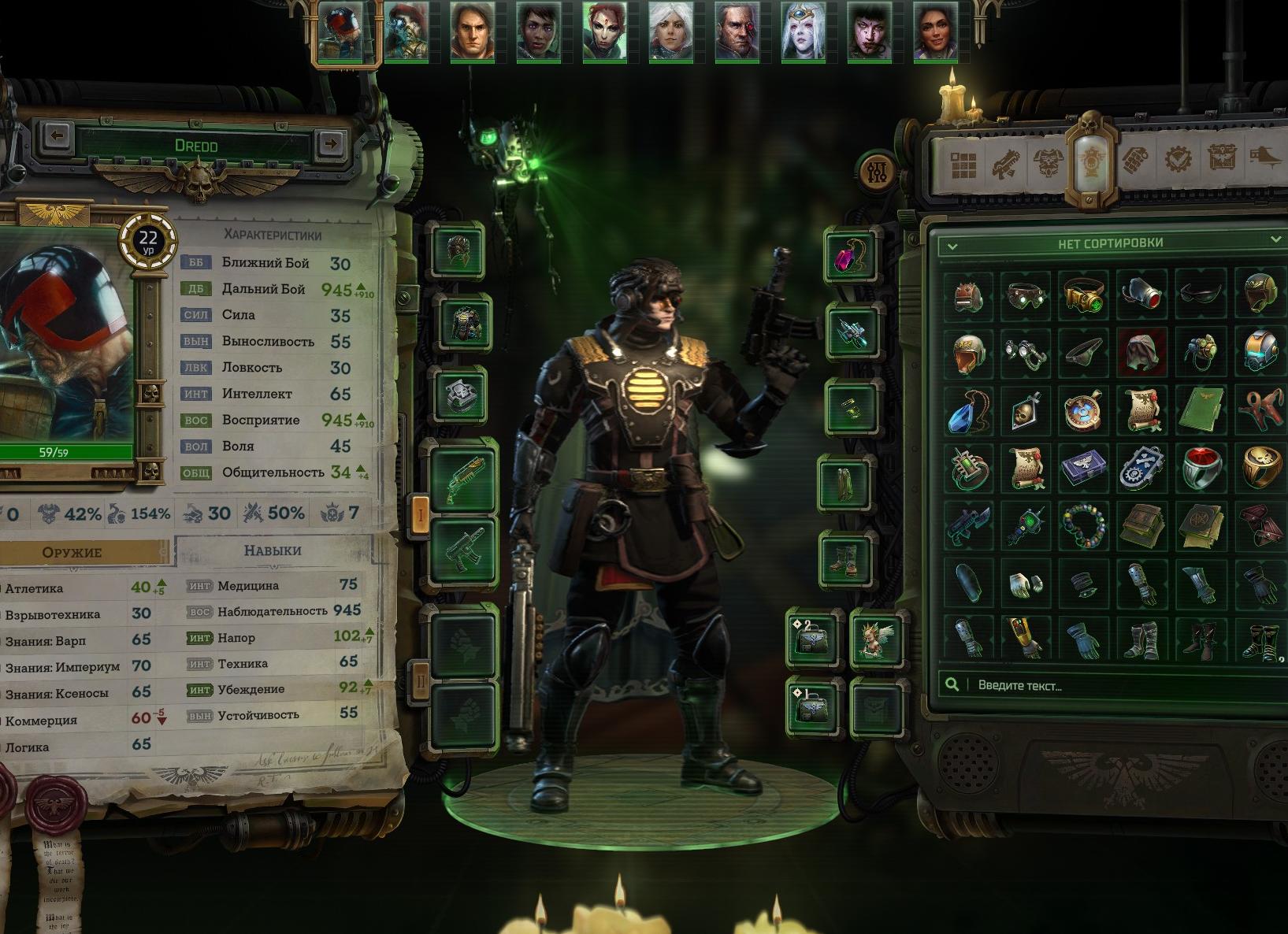Select the winged cherub pet slot
Image resolution: width=1288 pixels, height=934 pixels.
(875, 639)
